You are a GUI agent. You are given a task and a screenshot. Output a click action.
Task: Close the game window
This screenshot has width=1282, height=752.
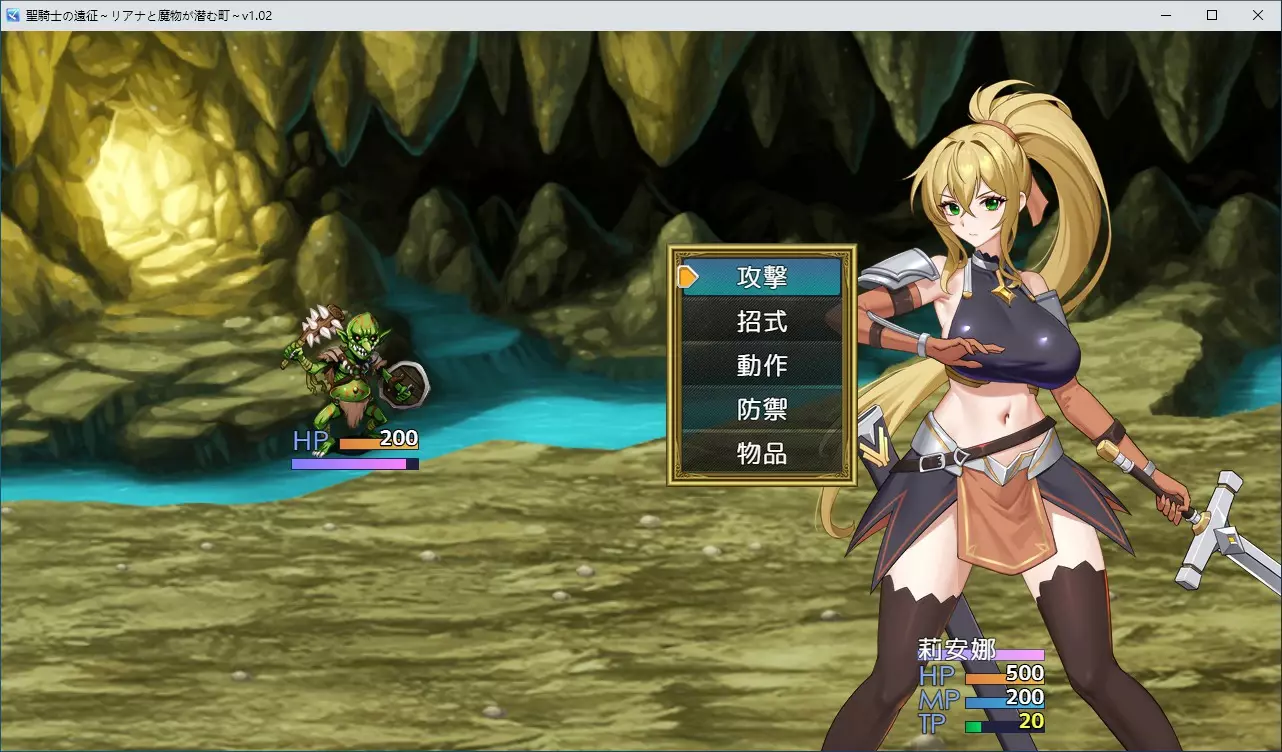1258,15
